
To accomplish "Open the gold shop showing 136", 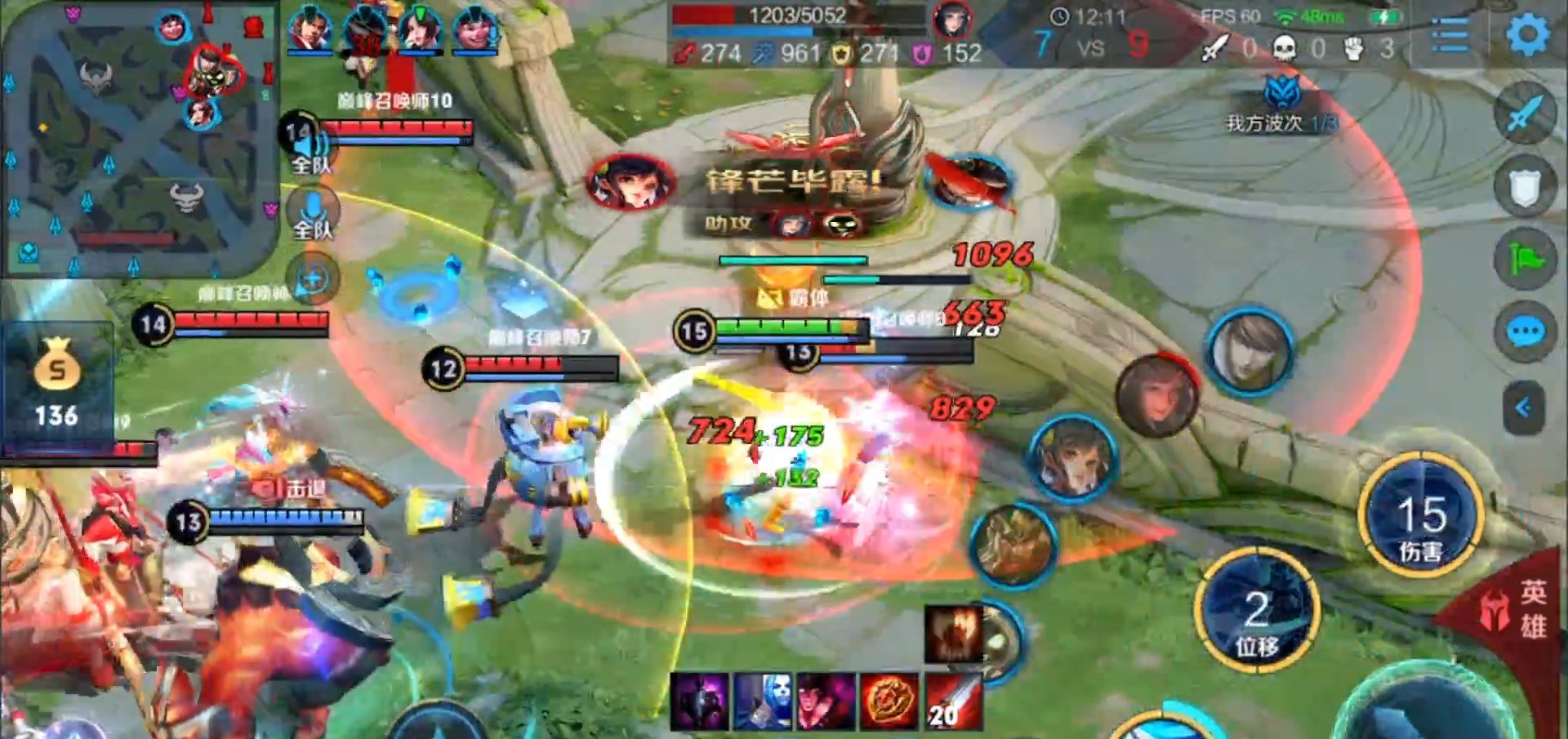I will (x=56, y=384).
